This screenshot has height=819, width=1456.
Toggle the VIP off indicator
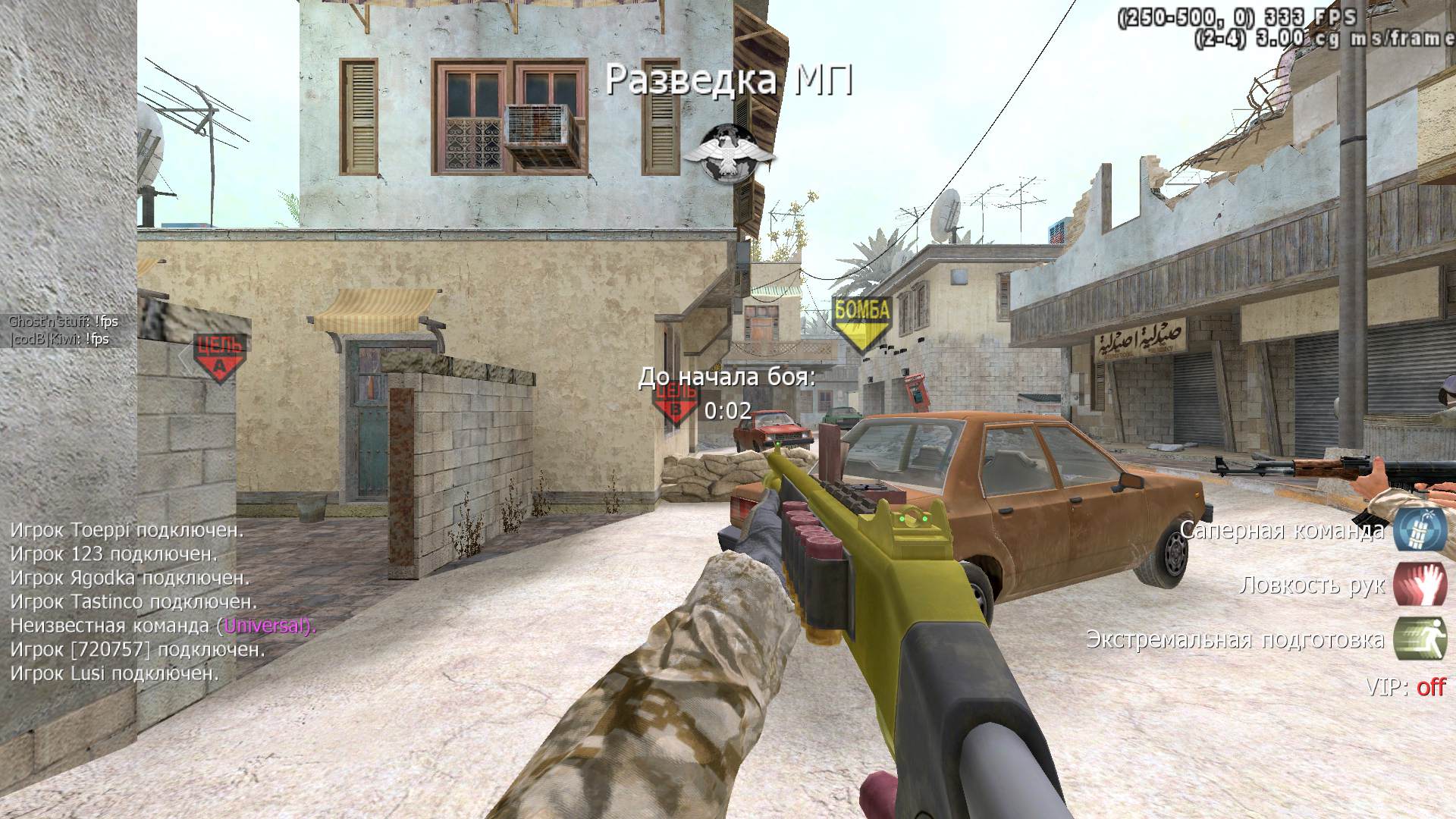[1430, 687]
